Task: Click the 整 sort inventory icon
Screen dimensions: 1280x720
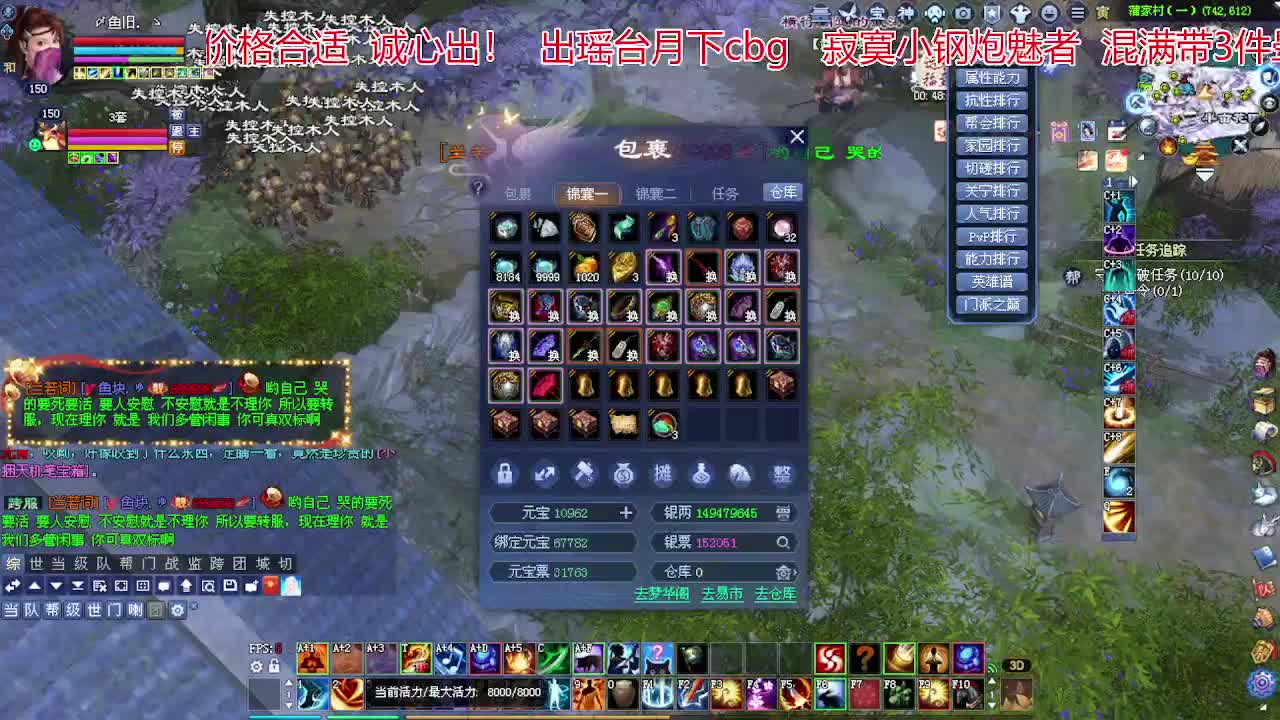Action: point(782,475)
